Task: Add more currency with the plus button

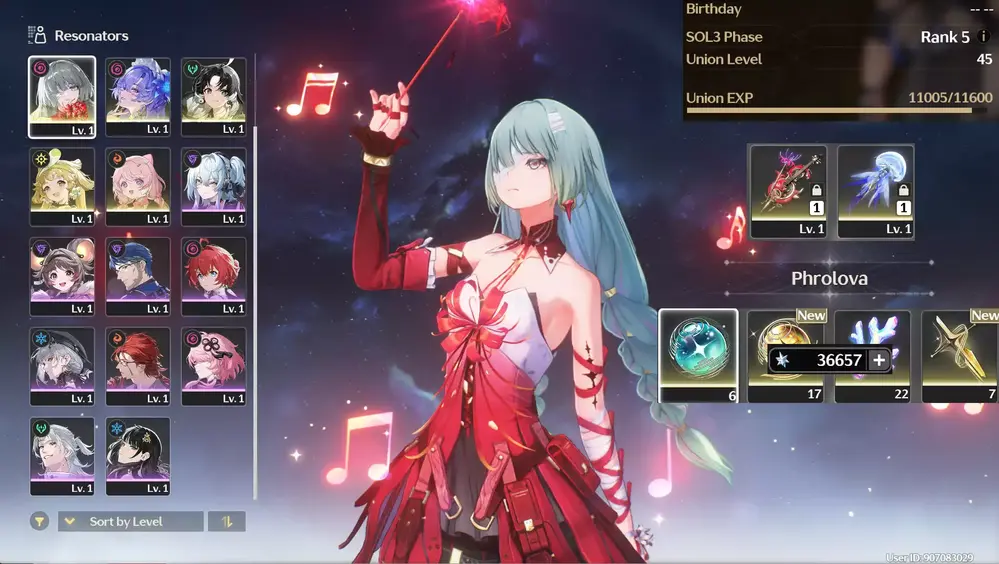Action: pyautogui.click(x=879, y=360)
